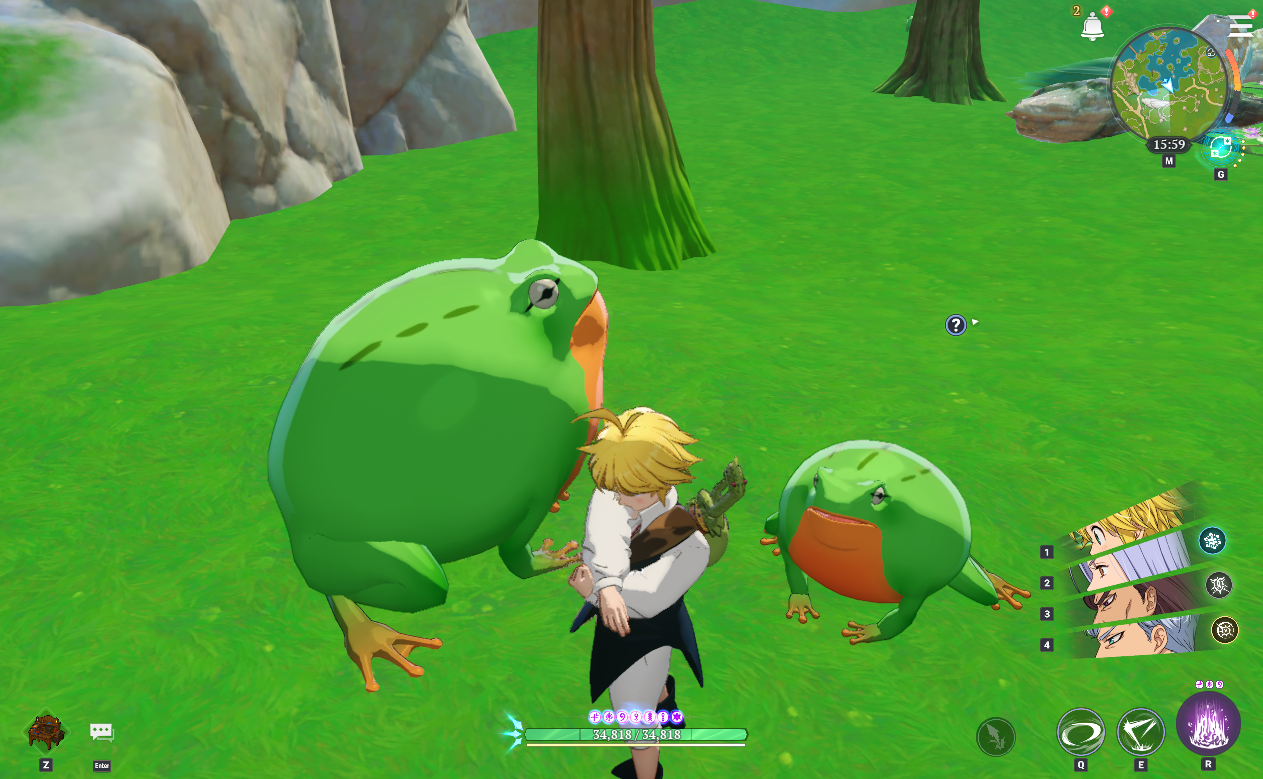The image size is (1263, 779).
Task: Activate the dimmed feather skill icon
Action: 996,737
